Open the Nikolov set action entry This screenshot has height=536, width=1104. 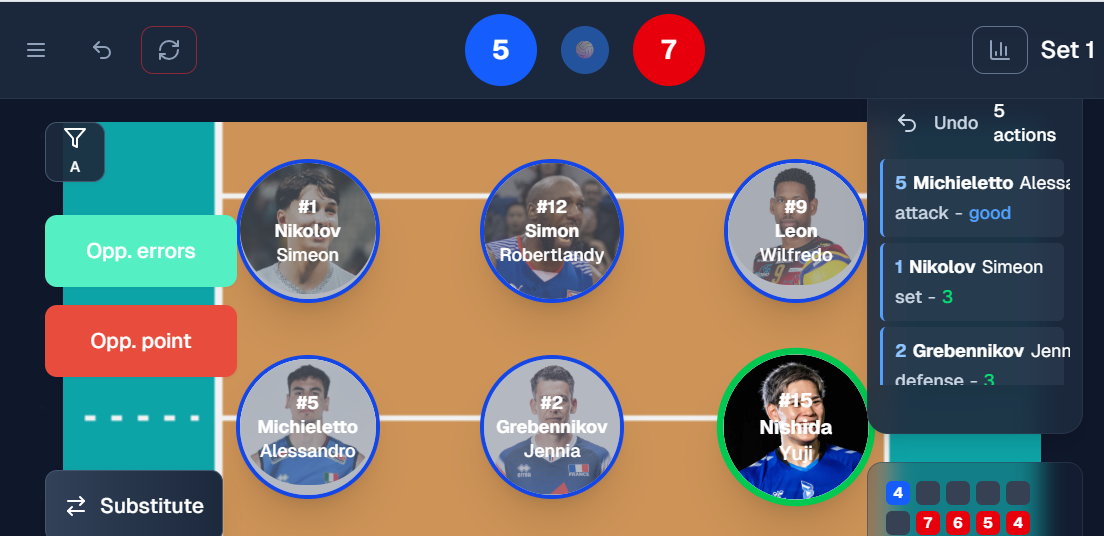coord(972,282)
